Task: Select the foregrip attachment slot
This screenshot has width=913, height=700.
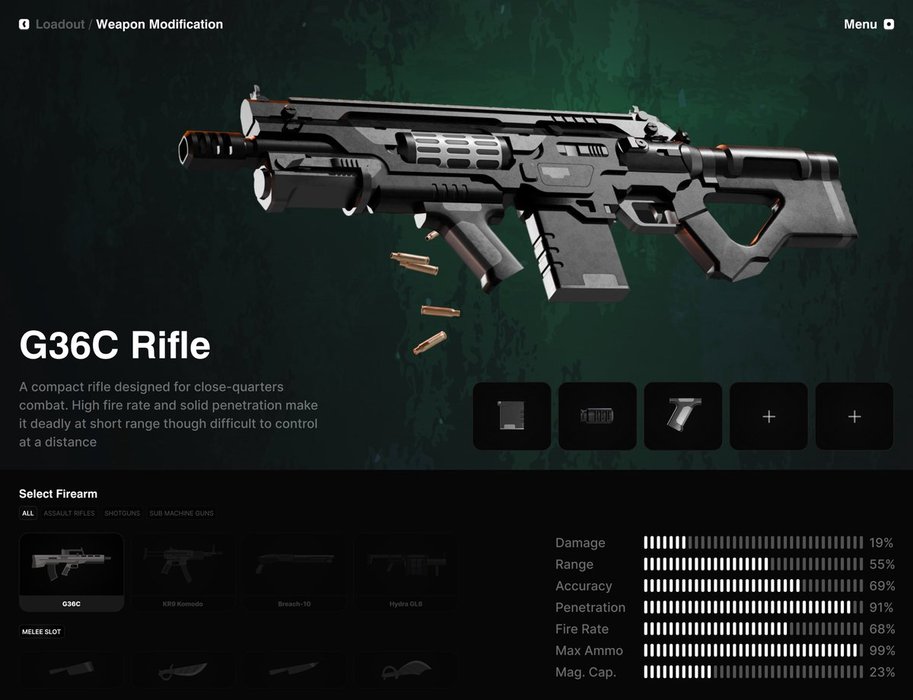Action: 683,416
